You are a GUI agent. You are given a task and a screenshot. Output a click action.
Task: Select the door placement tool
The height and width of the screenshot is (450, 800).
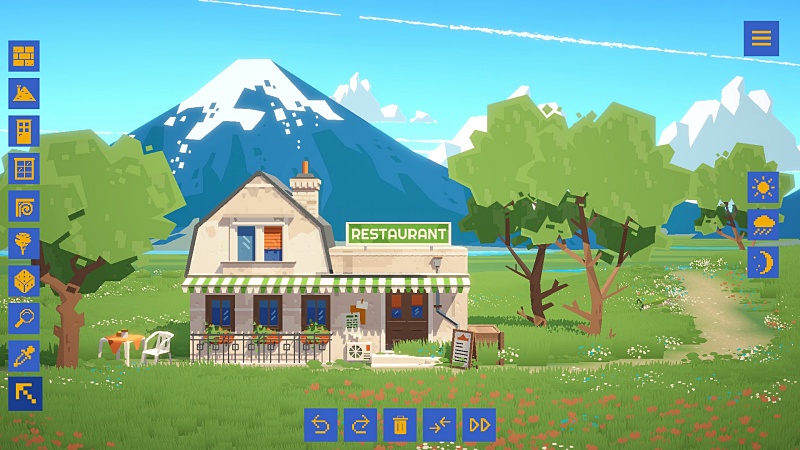click(x=24, y=131)
